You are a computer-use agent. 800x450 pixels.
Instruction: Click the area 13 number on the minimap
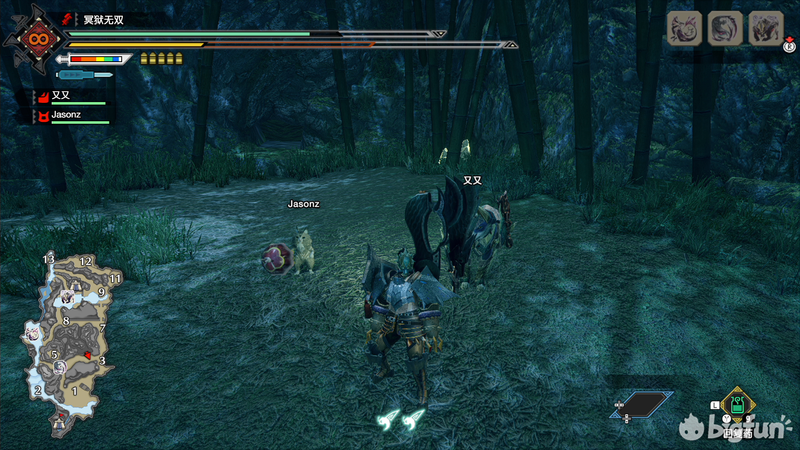click(x=48, y=259)
